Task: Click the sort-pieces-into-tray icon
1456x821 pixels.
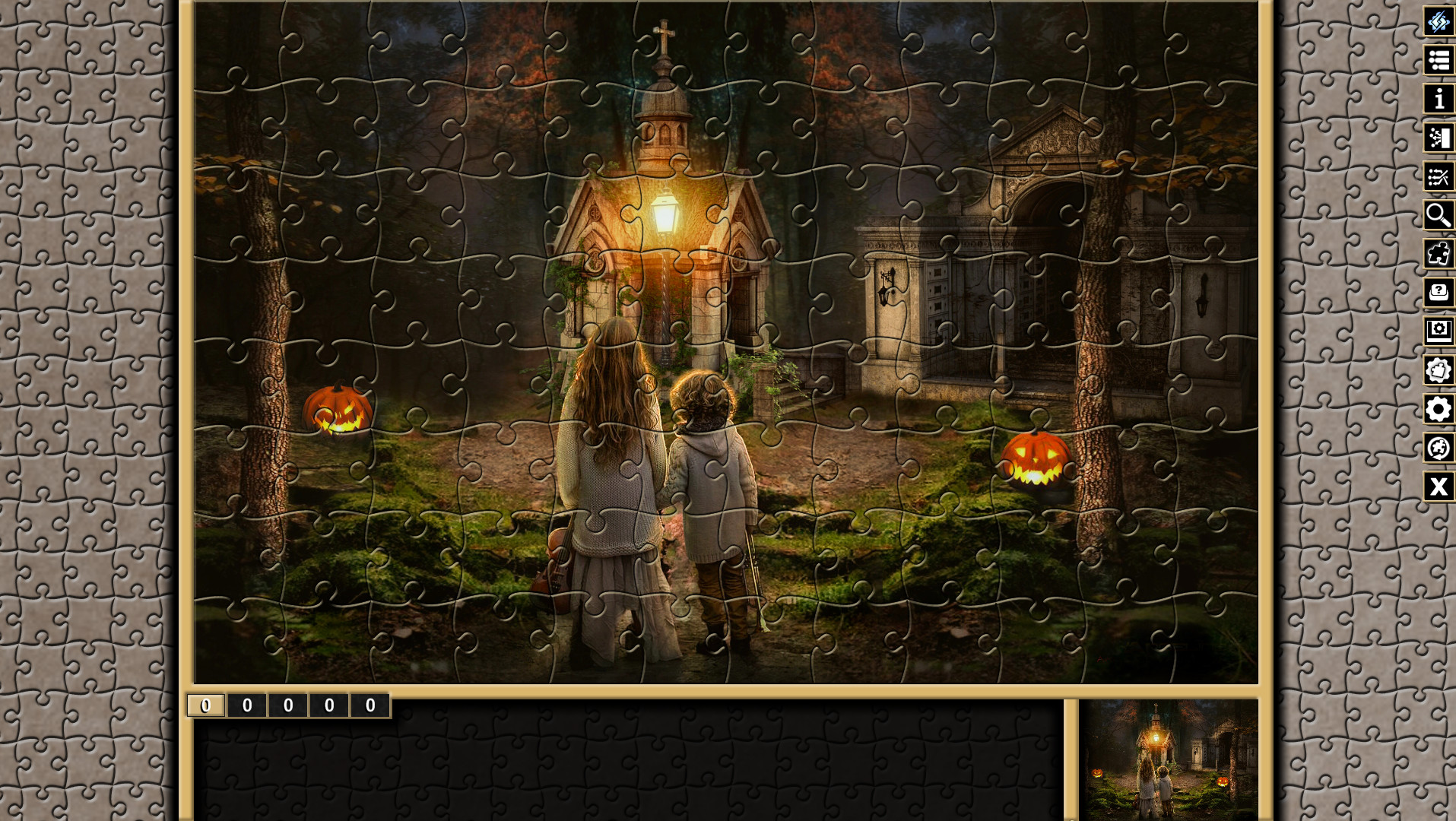Action: coord(1437,138)
